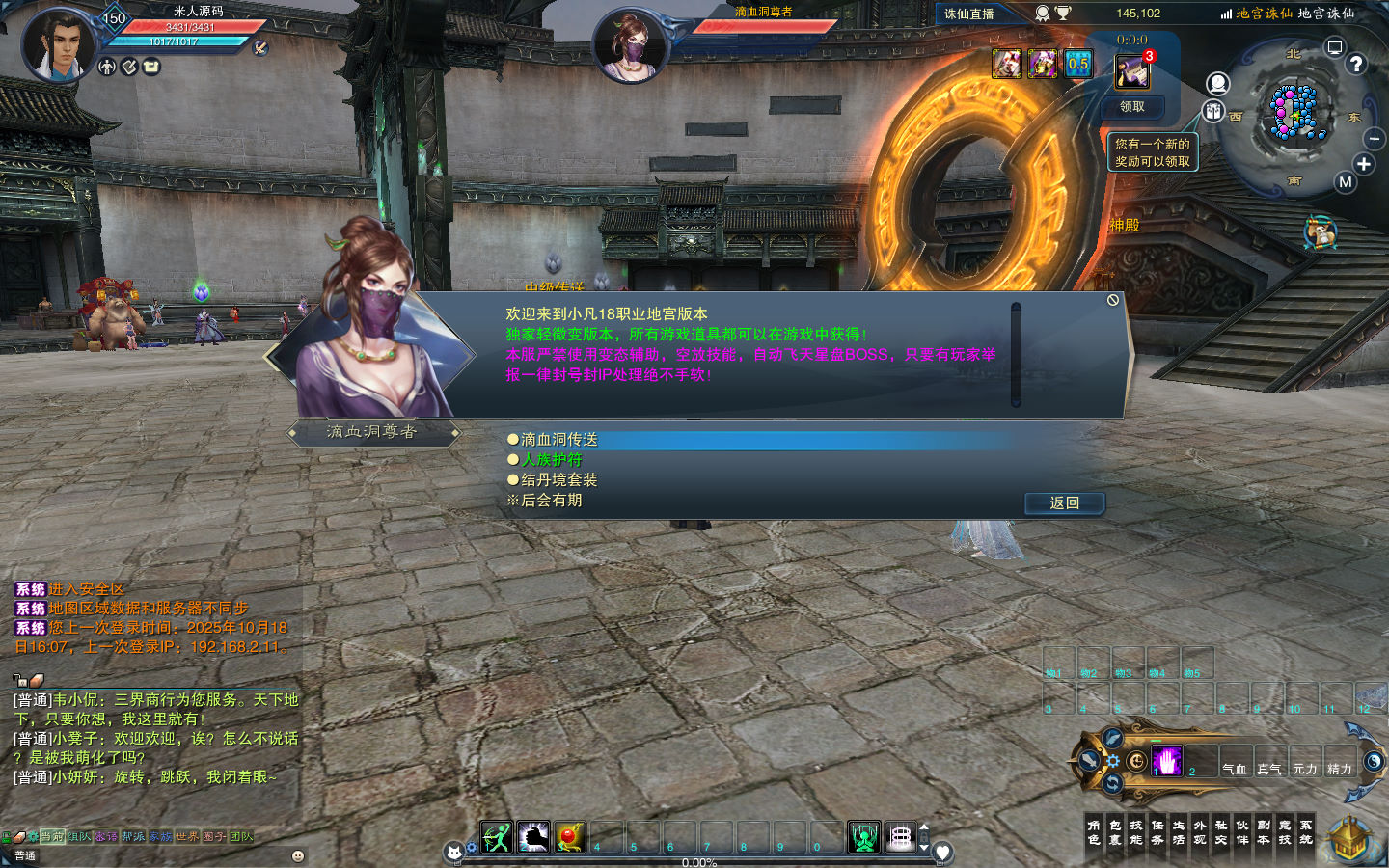Open the world map via the M button

click(1346, 182)
